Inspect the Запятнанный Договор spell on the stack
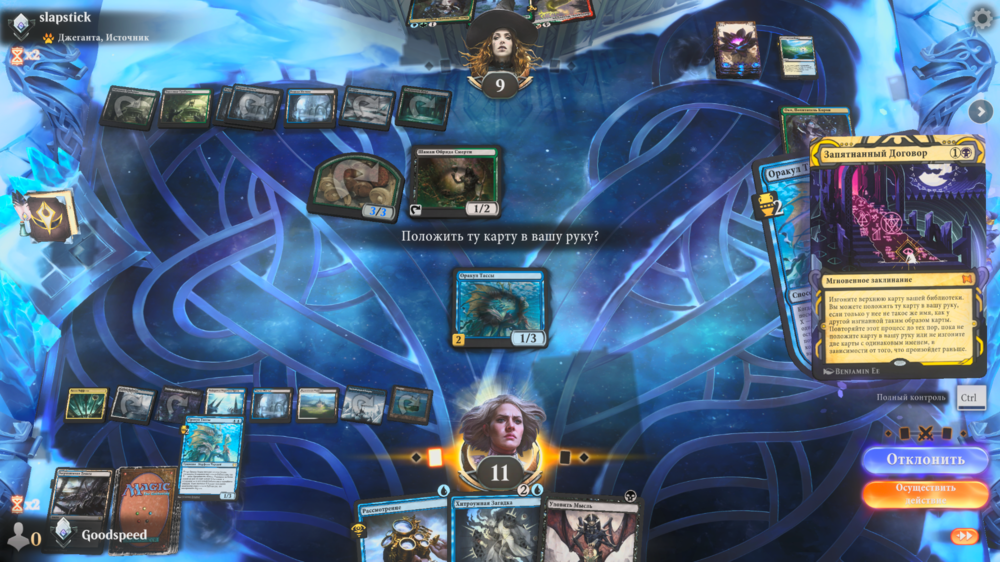The height and width of the screenshot is (562, 1000). click(x=897, y=255)
